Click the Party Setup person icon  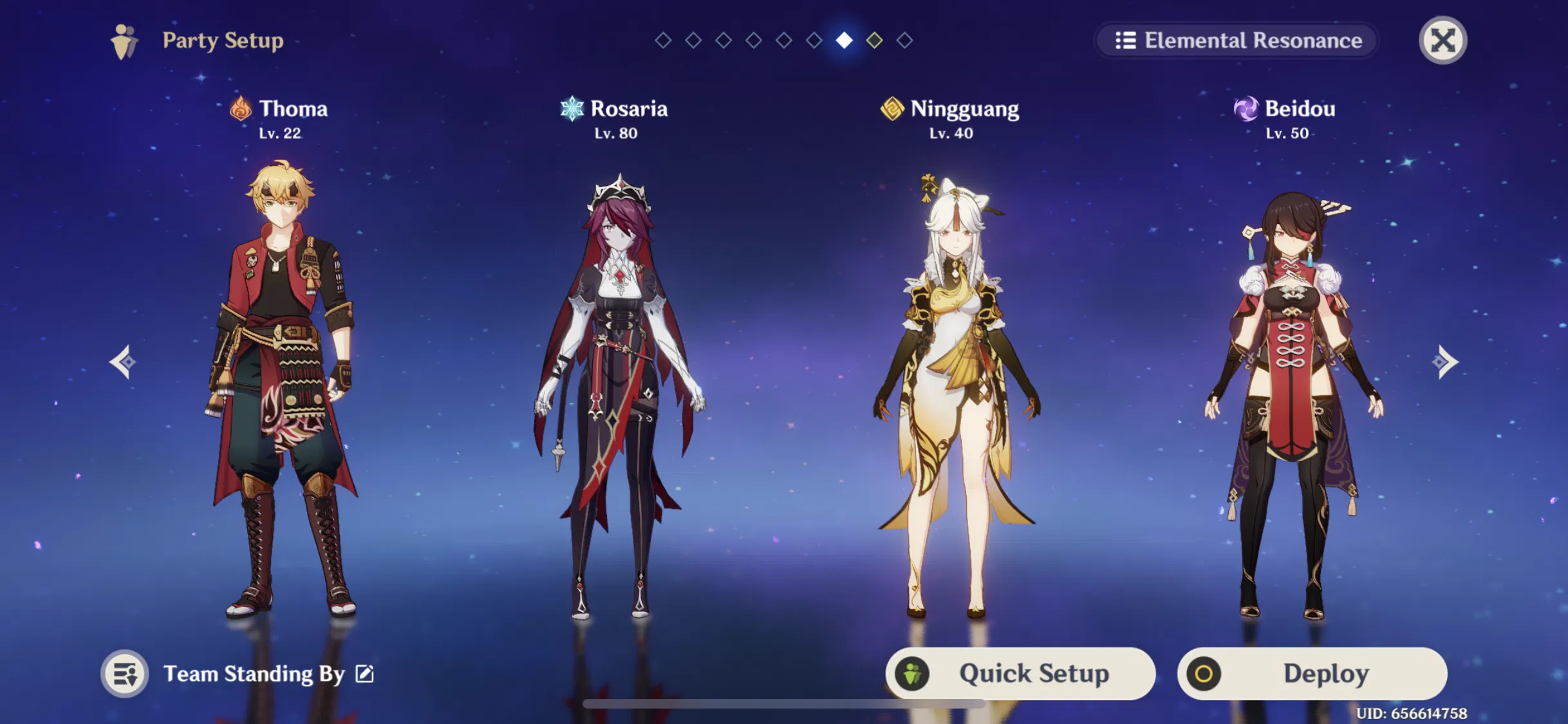pyautogui.click(x=125, y=41)
